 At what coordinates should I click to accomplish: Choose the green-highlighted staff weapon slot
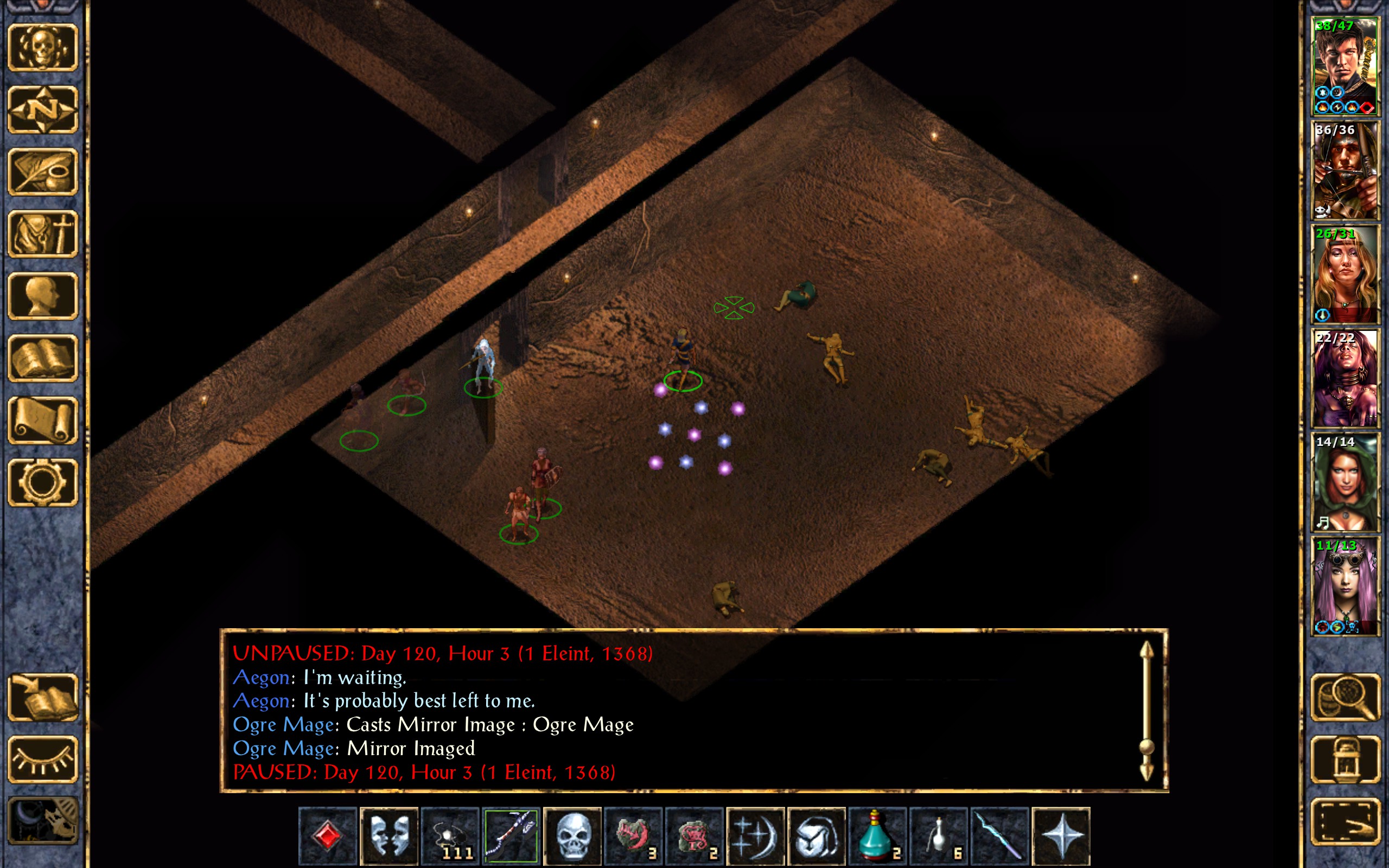[511, 836]
